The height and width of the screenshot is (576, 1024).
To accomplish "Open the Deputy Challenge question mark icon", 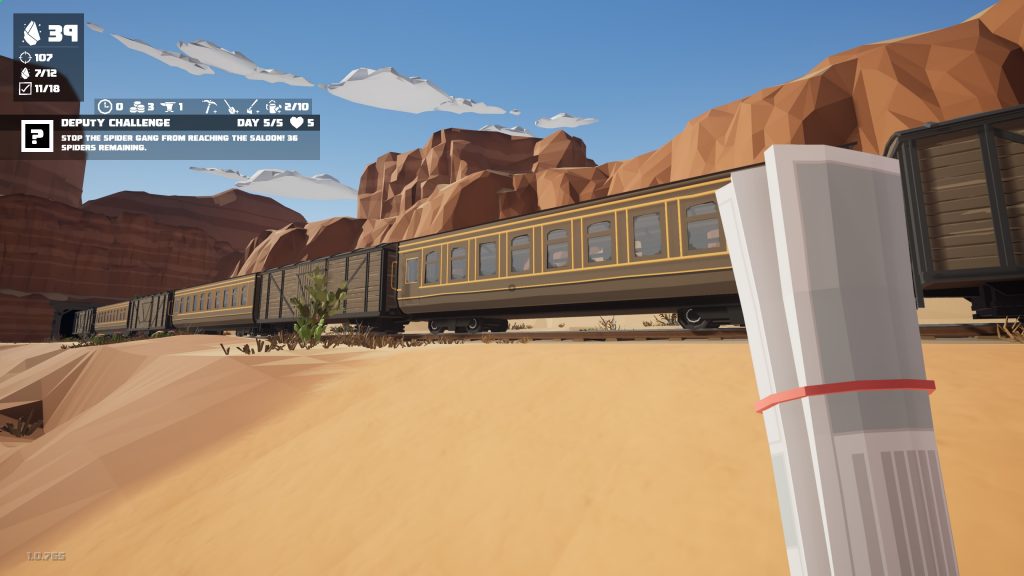I will pyautogui.click(x=37, y=136).
